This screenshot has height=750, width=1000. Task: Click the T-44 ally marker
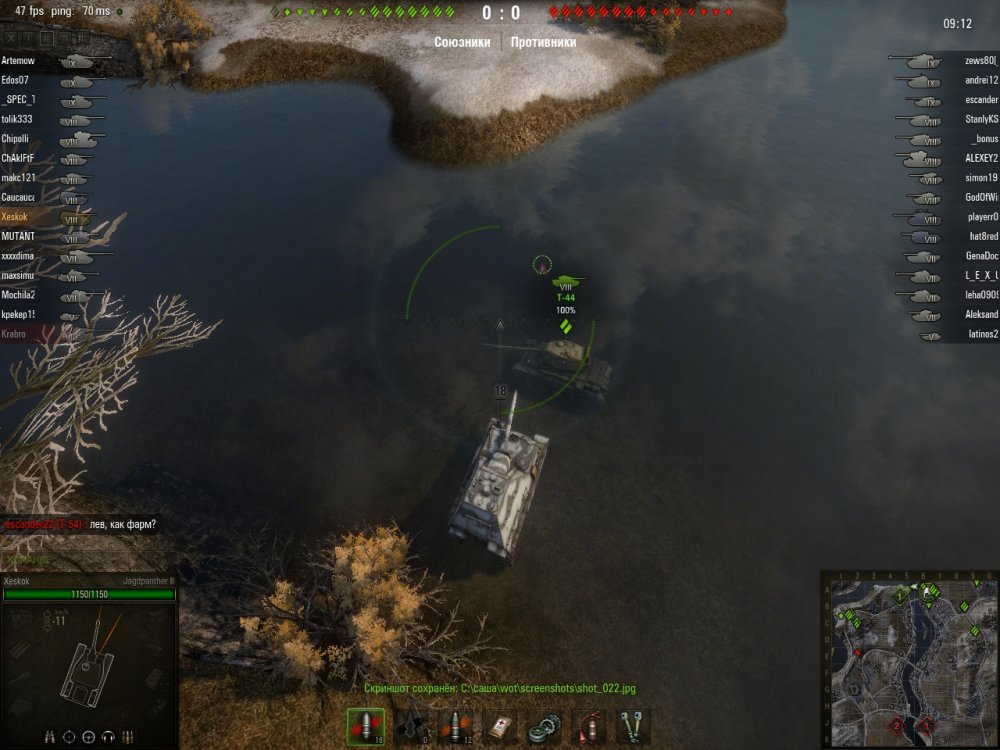point(566,284)
